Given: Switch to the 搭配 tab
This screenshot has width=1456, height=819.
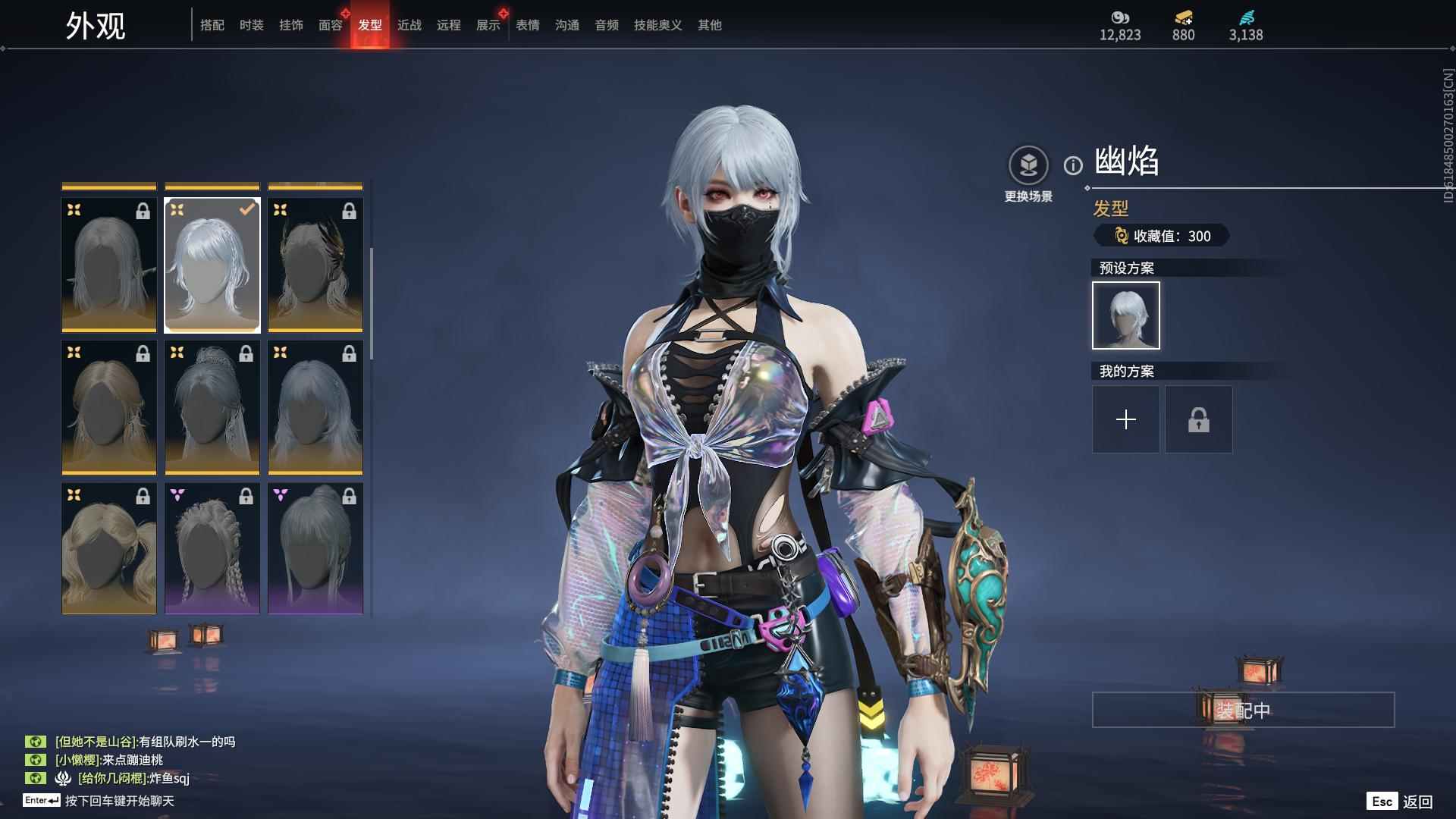Looking at the screenshot, I should click(x=212, y=25).
